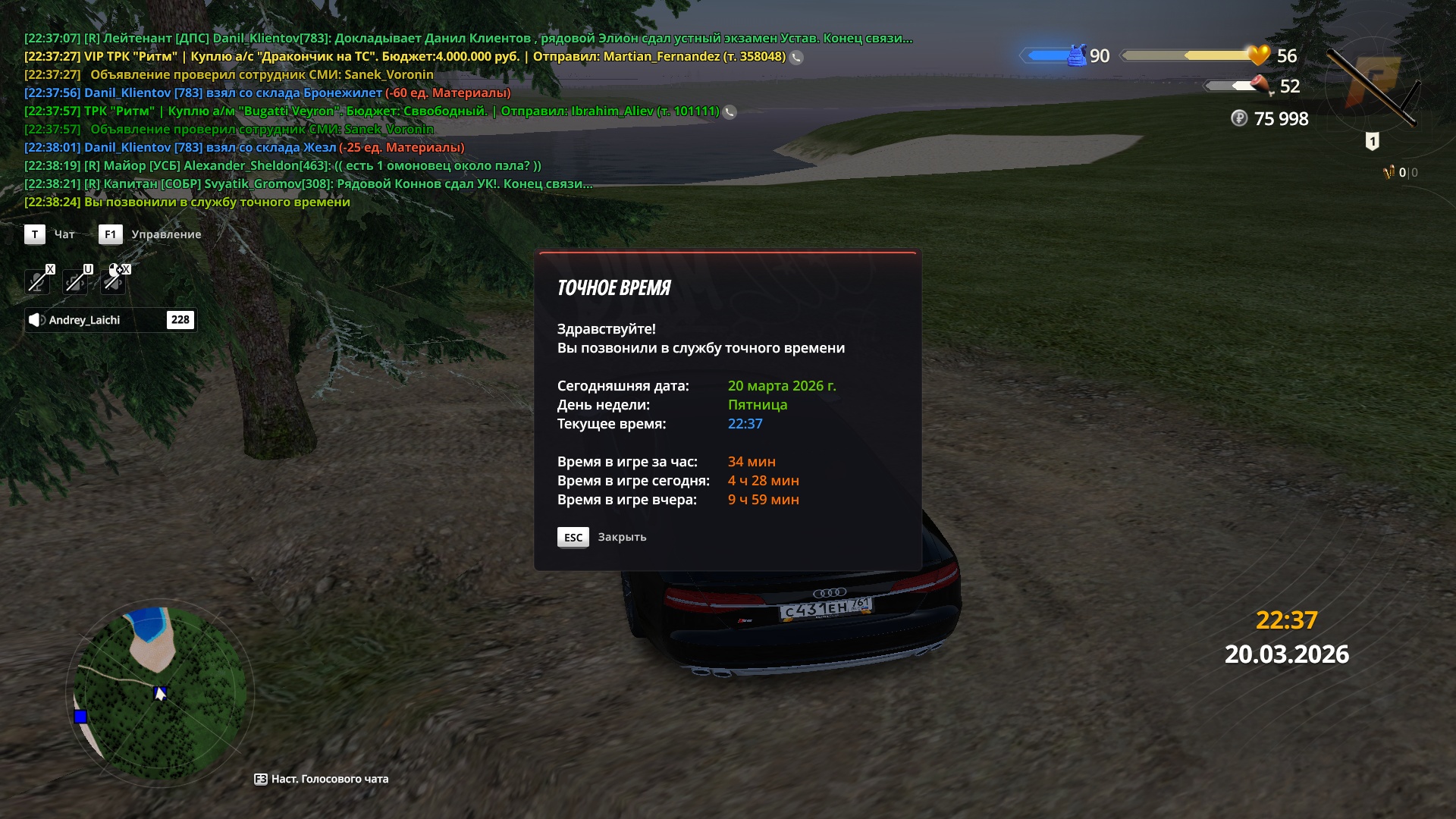This screenshot has height=819, width=1456.
Task: Toggle the muted microphone icon
Action: [x=36, y=281]
